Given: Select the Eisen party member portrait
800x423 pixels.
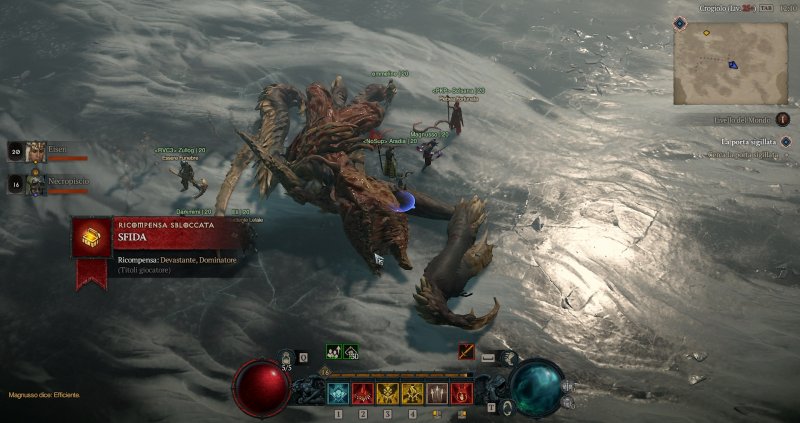Looking at the screenshot, I should click(x=36, y=152).
